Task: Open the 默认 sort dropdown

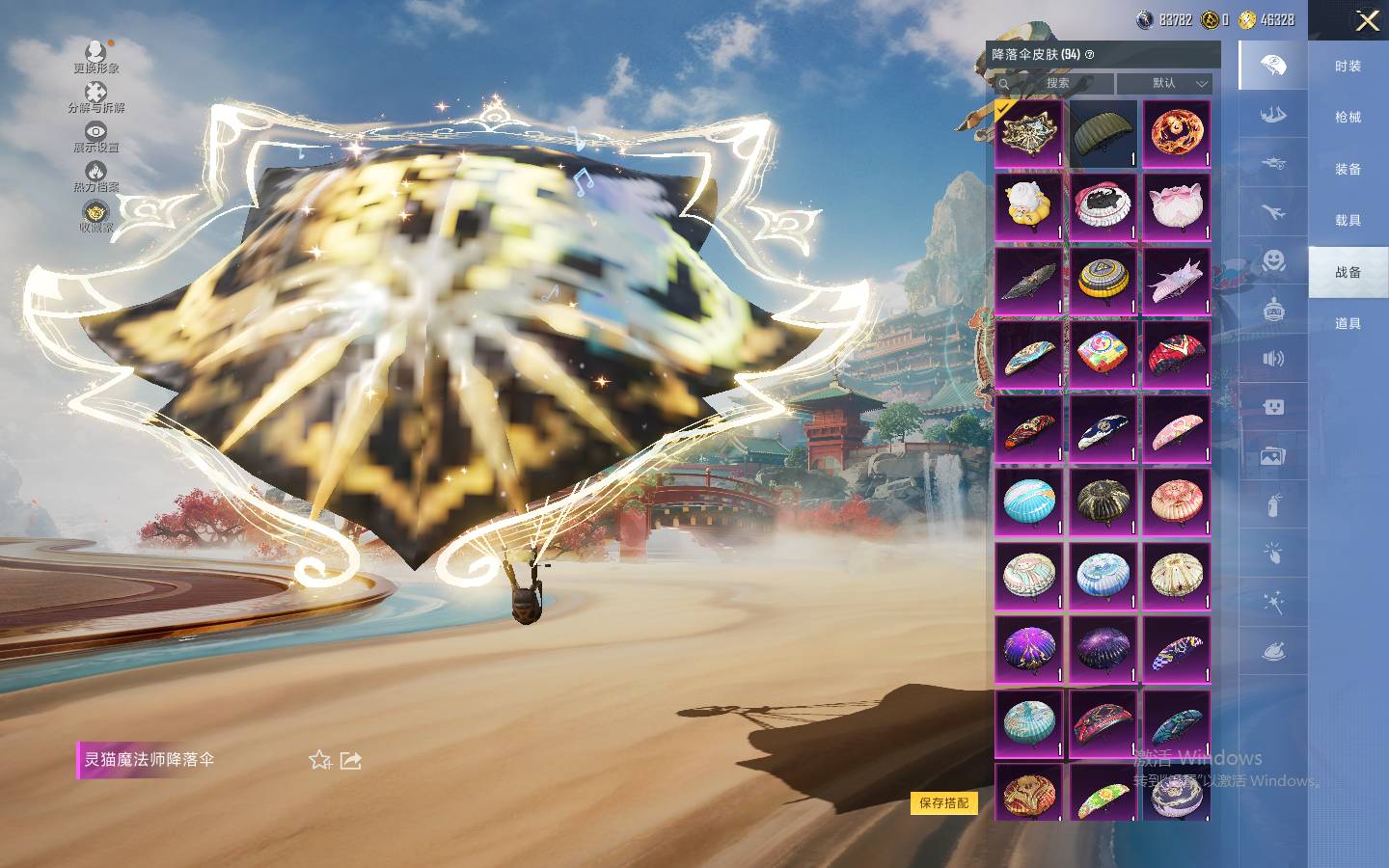Action: coord(1164,83)
